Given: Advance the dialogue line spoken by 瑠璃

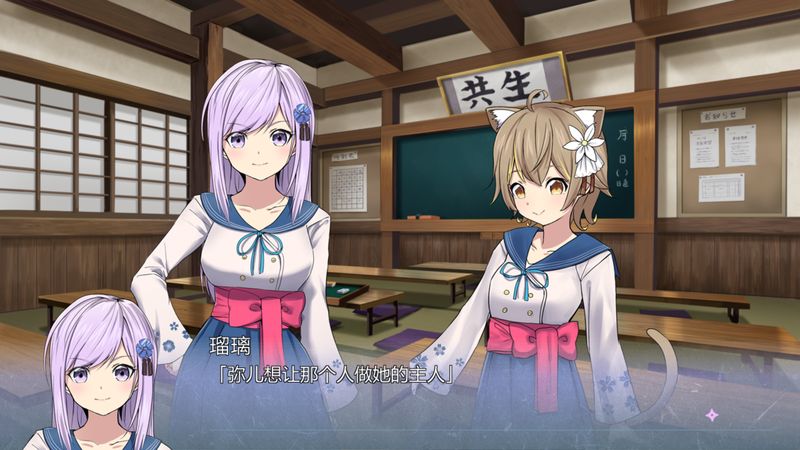Looking at the screenshot, I should click(336, 375).
